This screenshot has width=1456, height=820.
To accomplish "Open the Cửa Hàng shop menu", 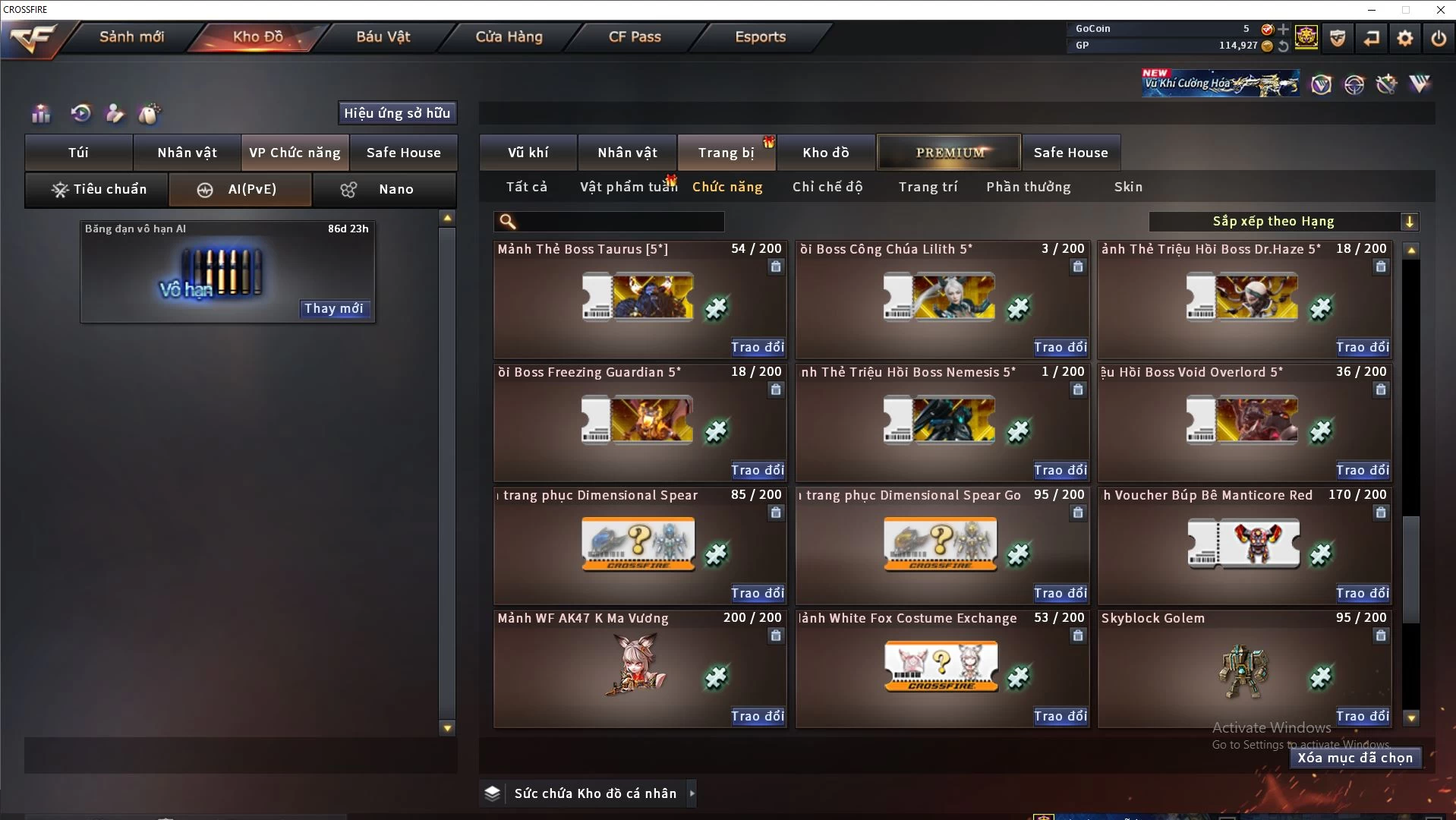I will click(x=509, y=36).
